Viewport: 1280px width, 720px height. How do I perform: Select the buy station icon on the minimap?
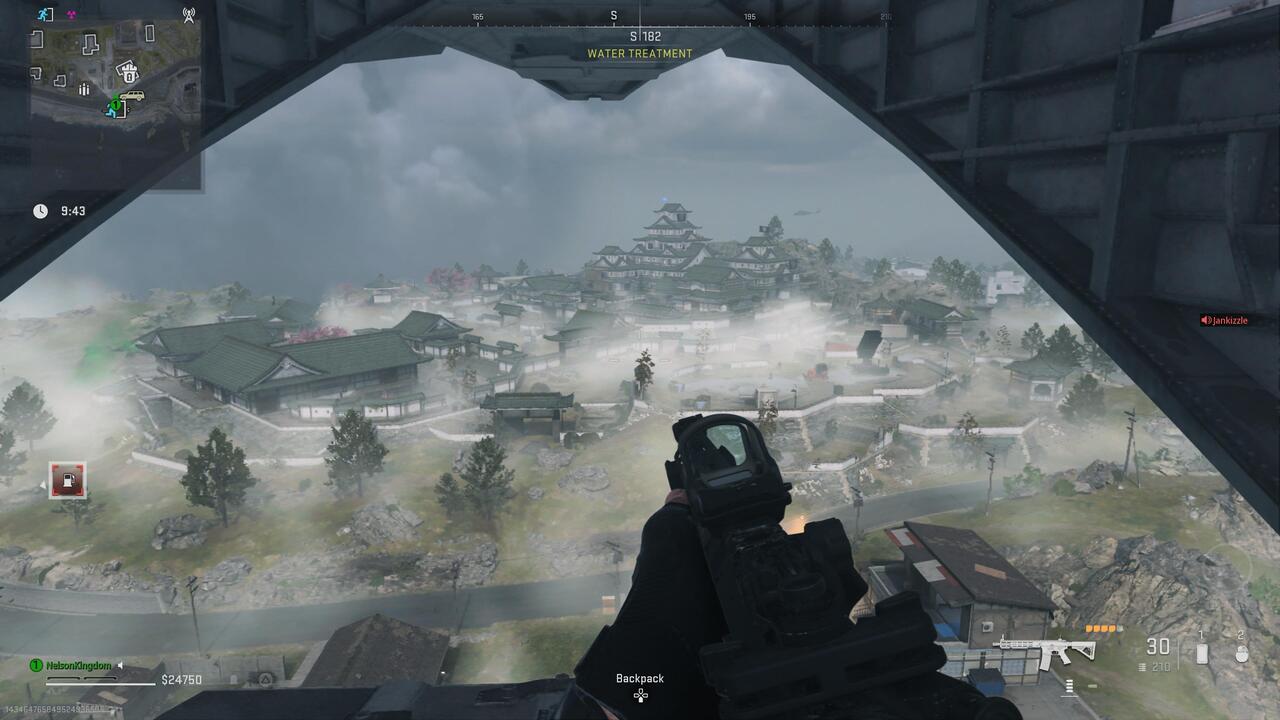pos(130,73)
